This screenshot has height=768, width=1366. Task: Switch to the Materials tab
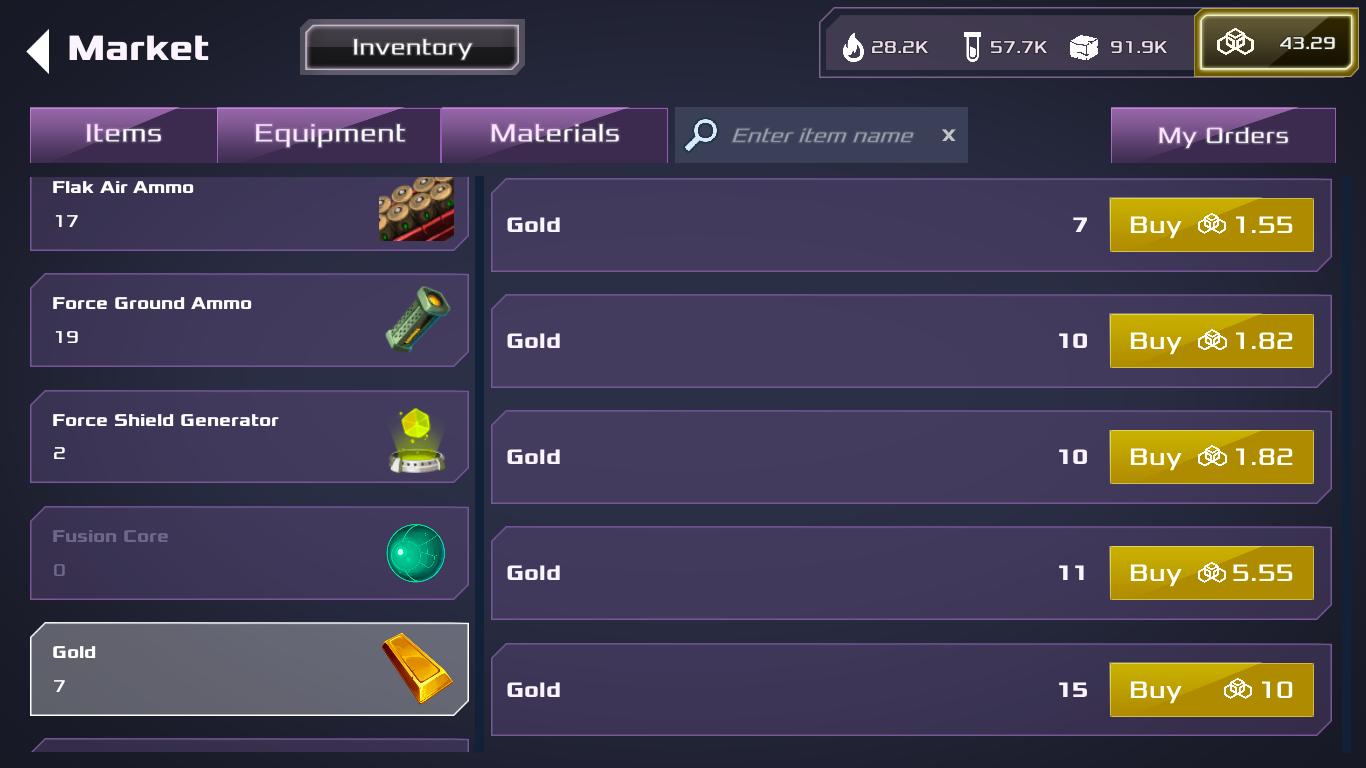click(554, 135)
